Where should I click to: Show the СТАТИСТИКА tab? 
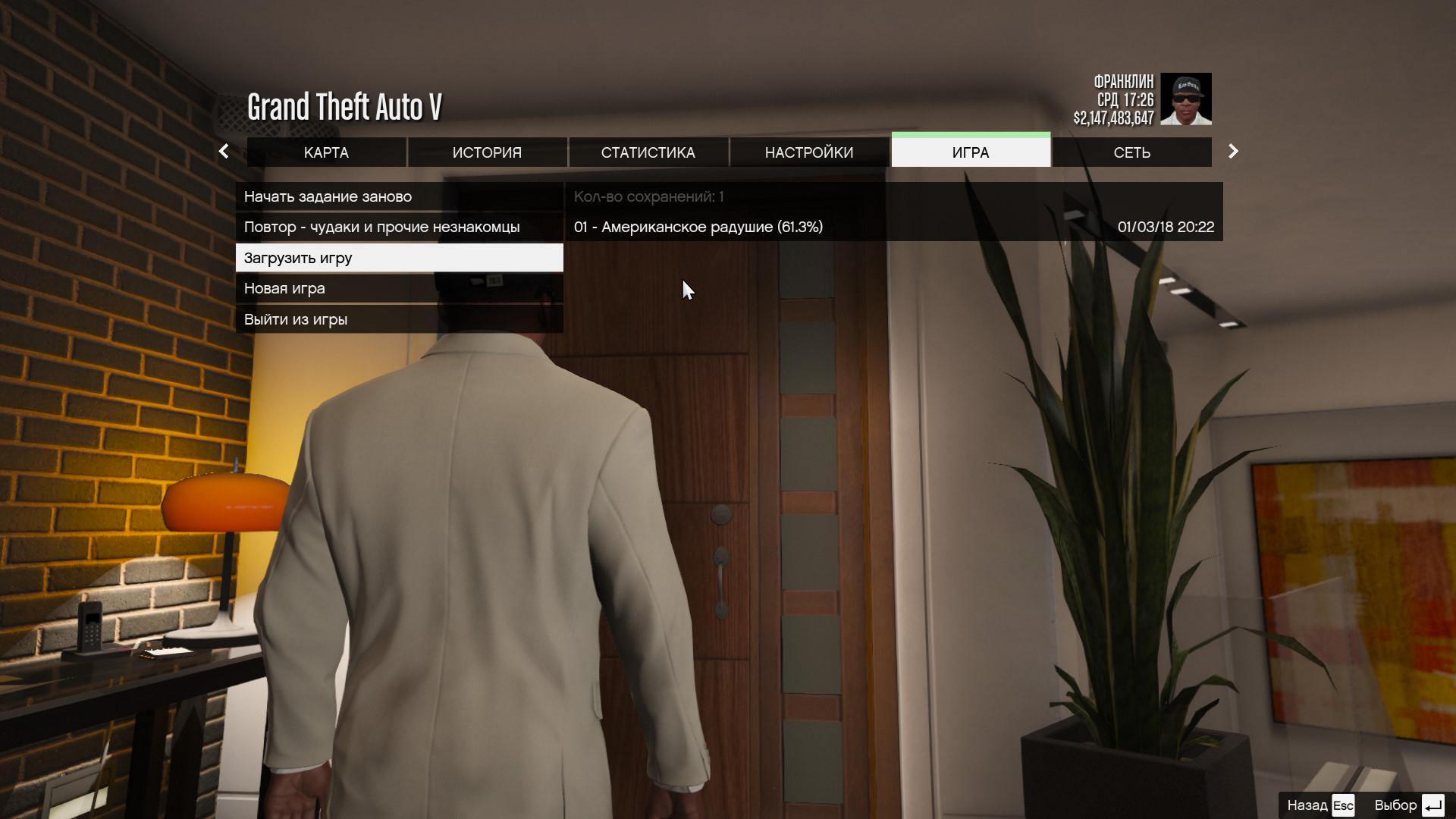[x=648, y=152]
